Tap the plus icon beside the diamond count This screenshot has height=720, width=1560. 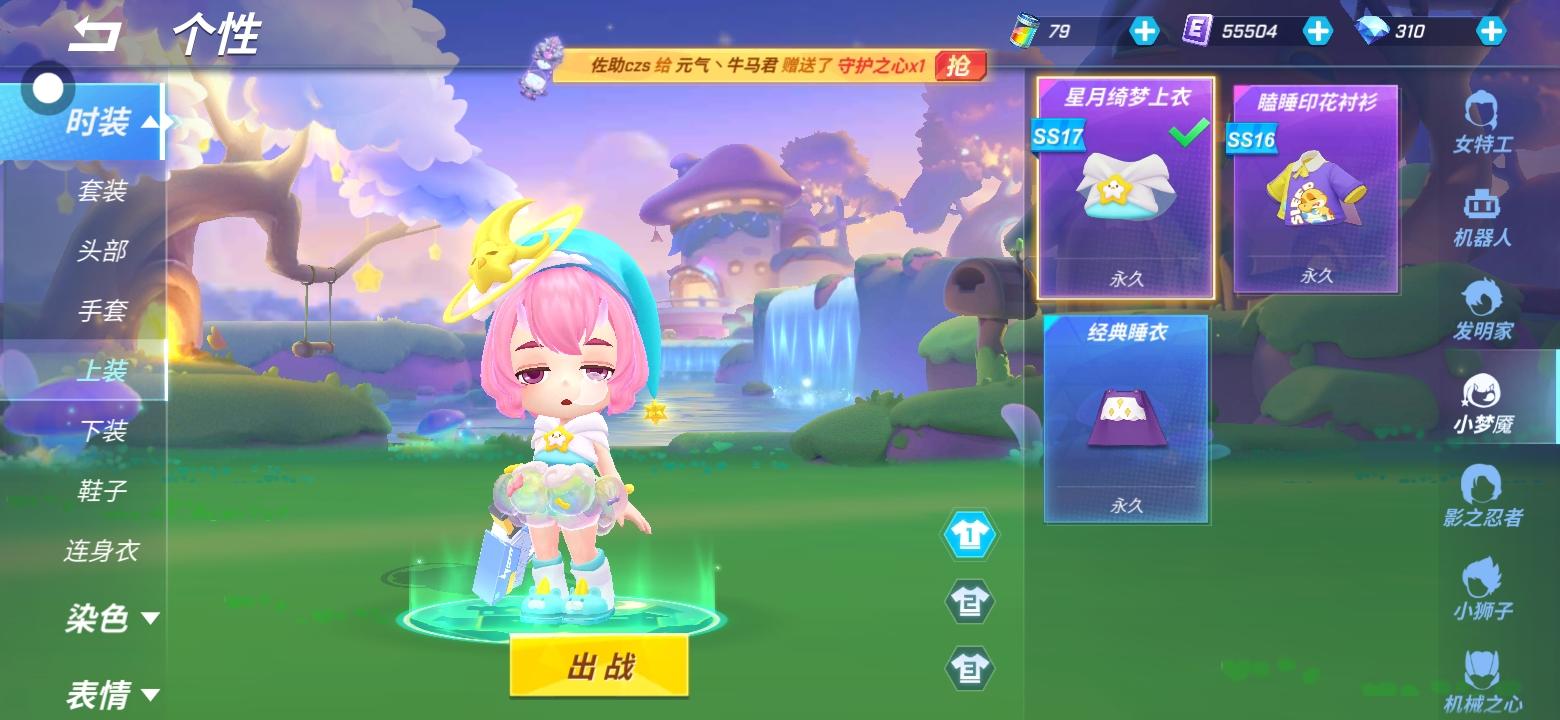coord(1491,31)
